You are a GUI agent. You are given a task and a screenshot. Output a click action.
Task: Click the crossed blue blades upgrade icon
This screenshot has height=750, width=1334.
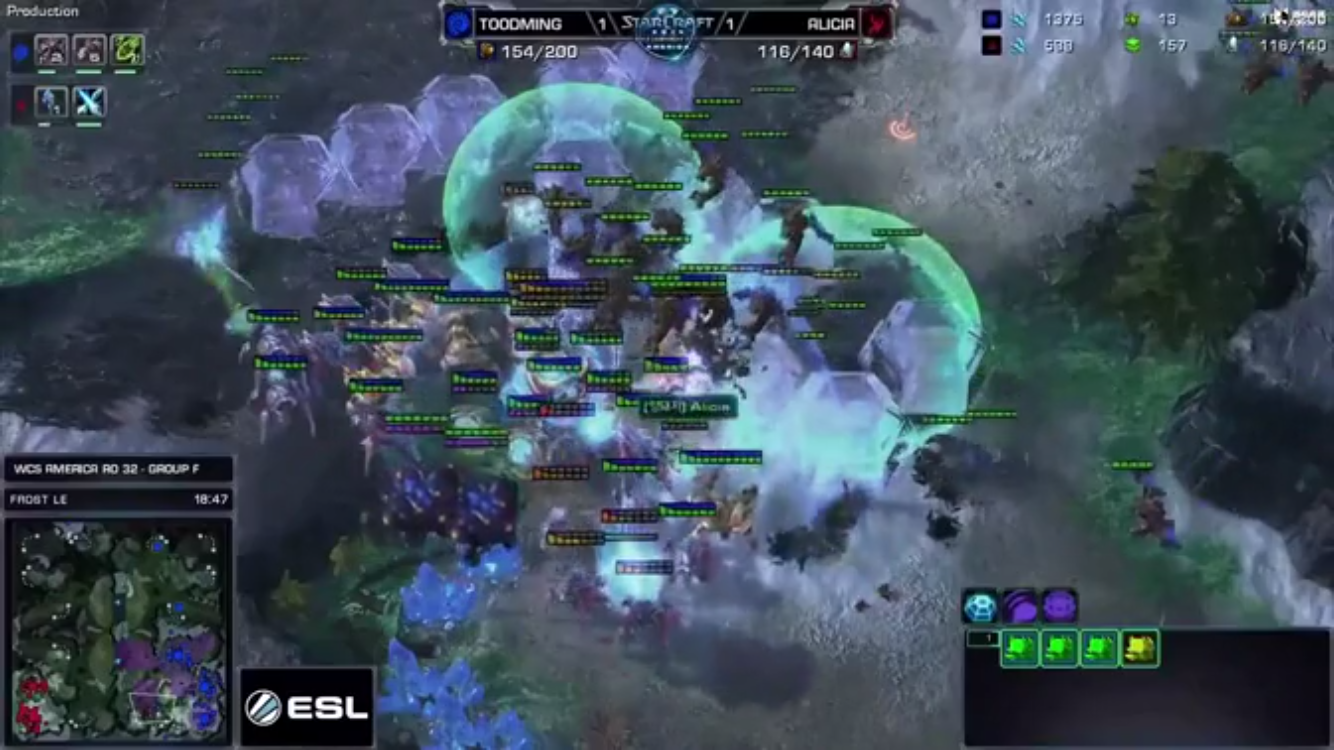pyautogui.click(x=89, y=102)
